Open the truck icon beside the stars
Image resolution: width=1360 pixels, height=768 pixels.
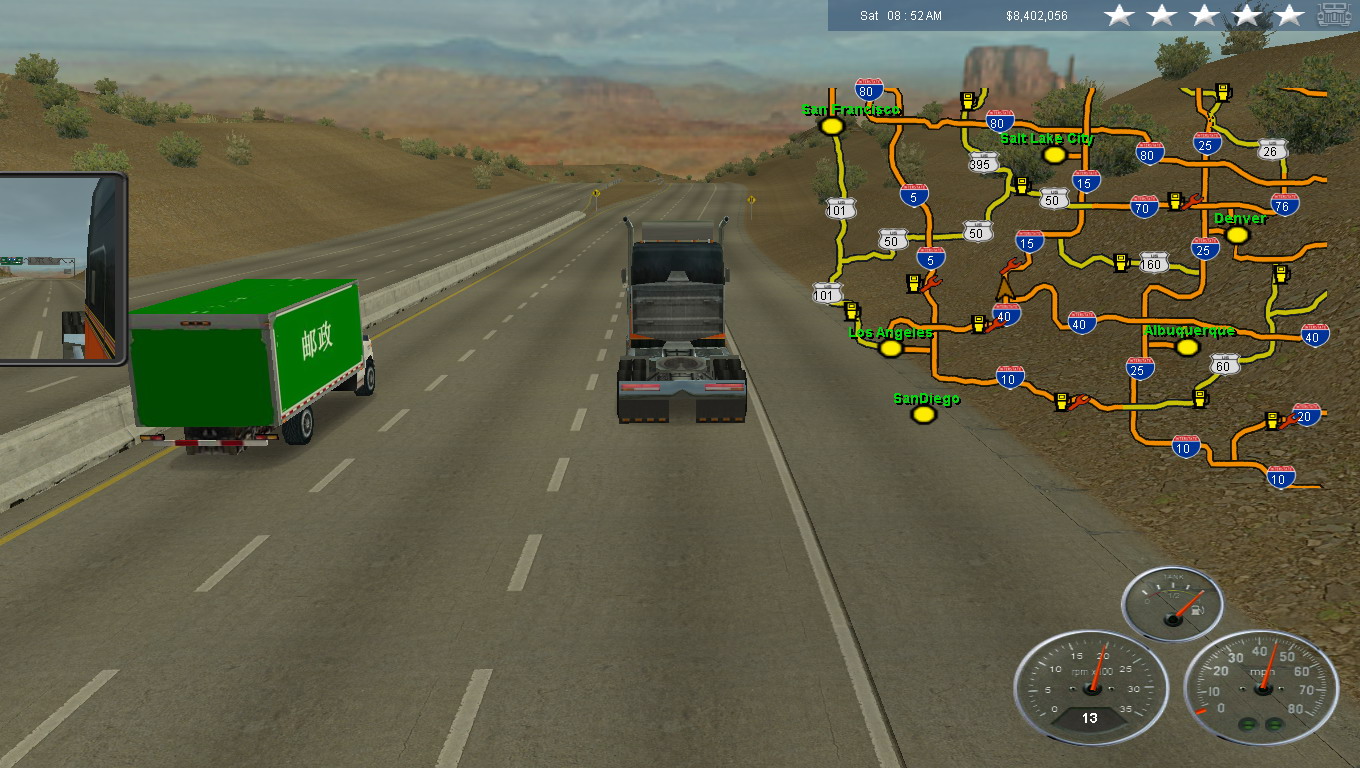[1334, 14]
